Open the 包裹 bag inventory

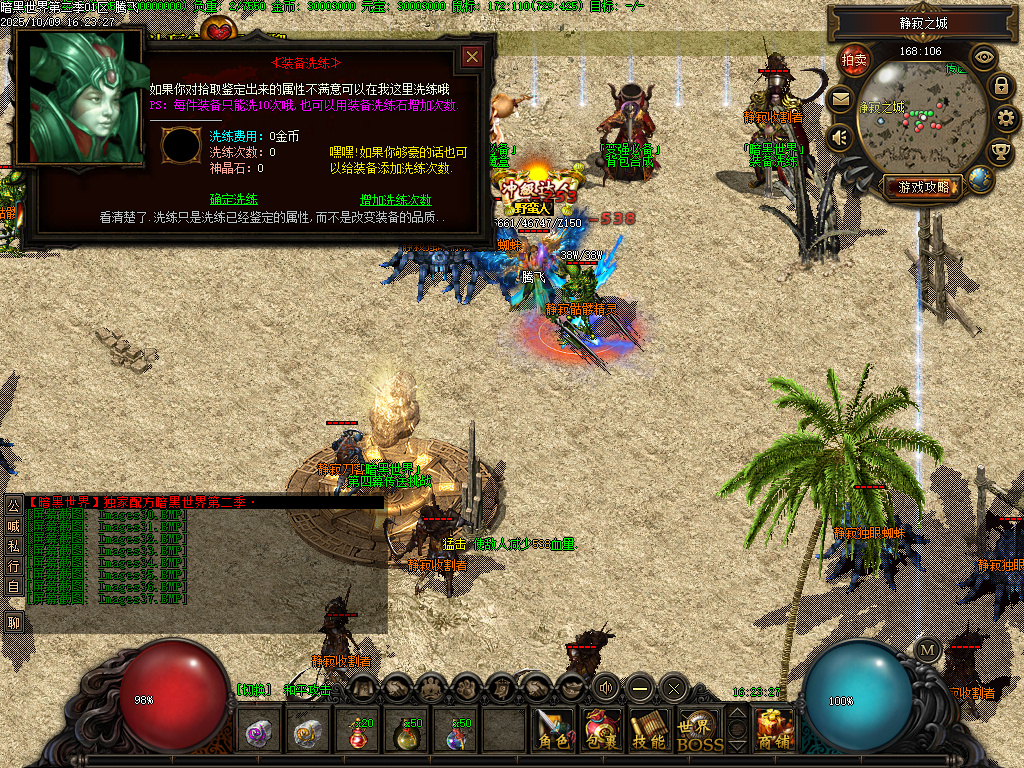click(x=602, y=730)
